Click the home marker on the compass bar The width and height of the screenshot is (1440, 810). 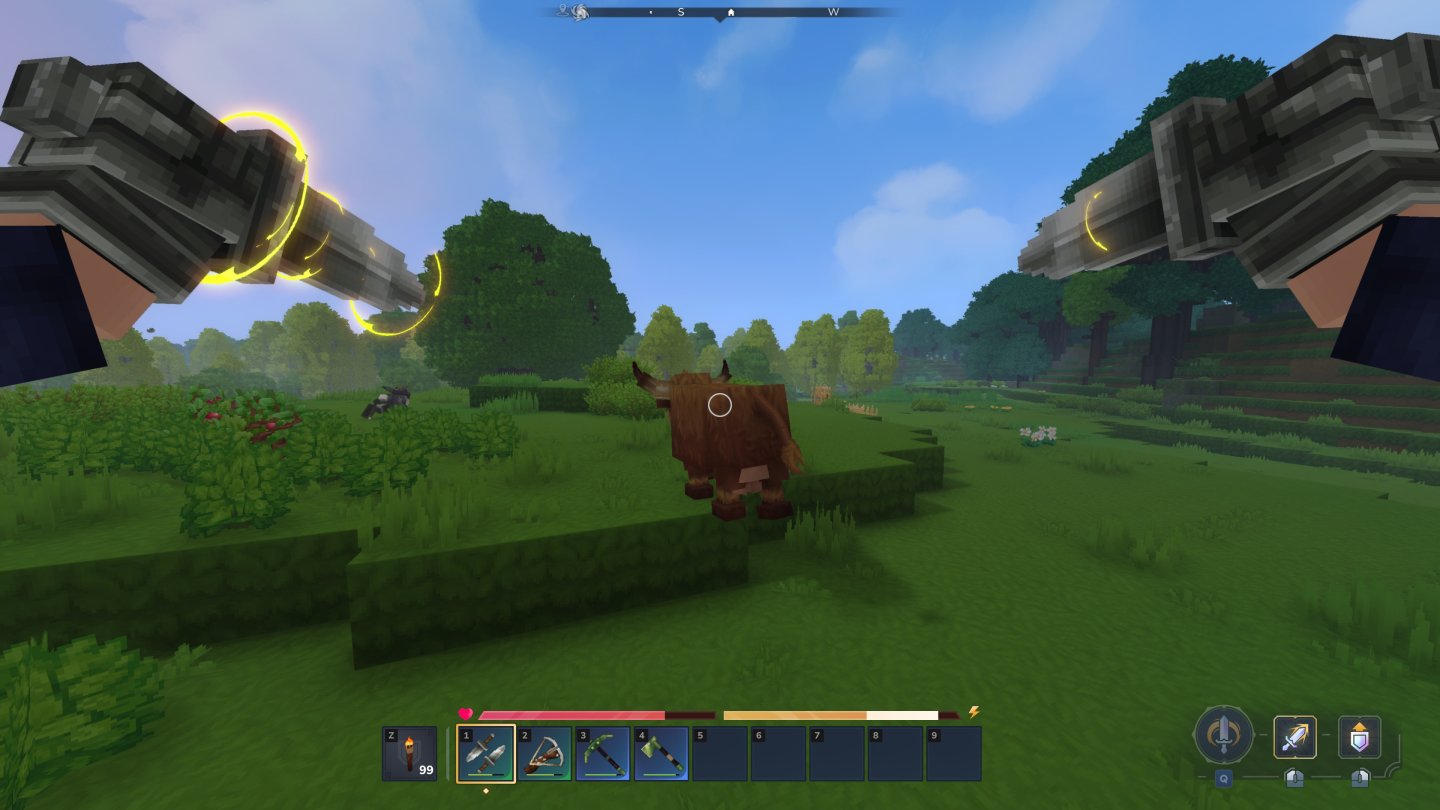click(732, 11)
